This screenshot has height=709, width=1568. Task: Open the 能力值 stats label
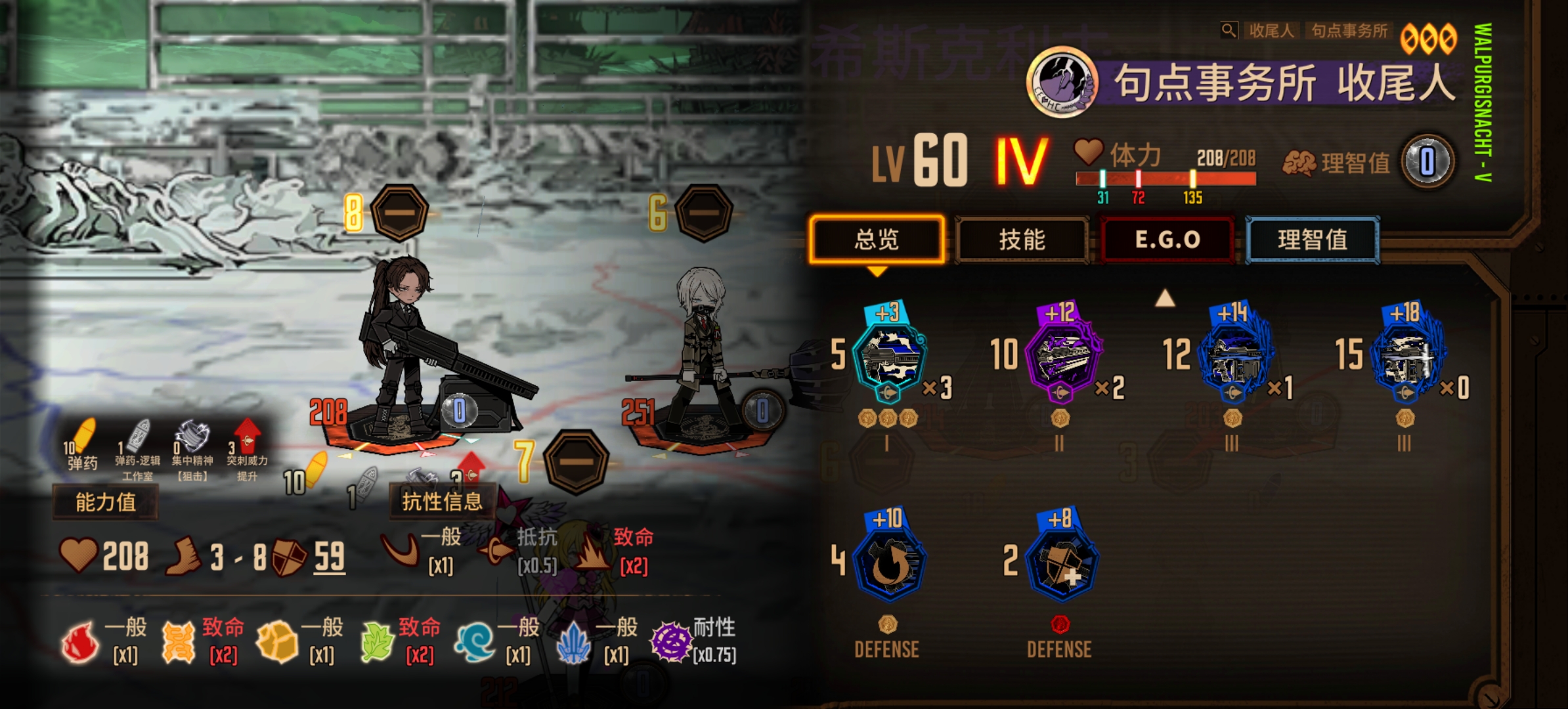(x=105, y=502)
